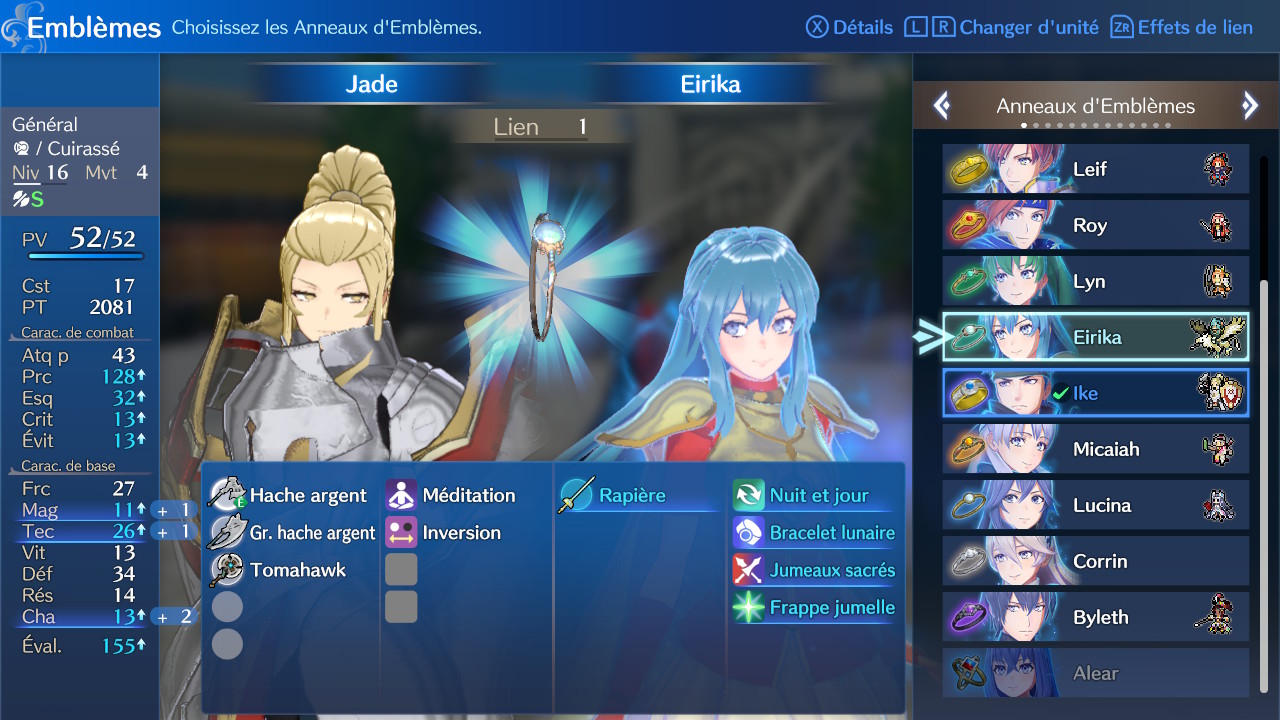View the Méditation skill
This screenshot has width=1280, height=720.
(x=452, y=495)
